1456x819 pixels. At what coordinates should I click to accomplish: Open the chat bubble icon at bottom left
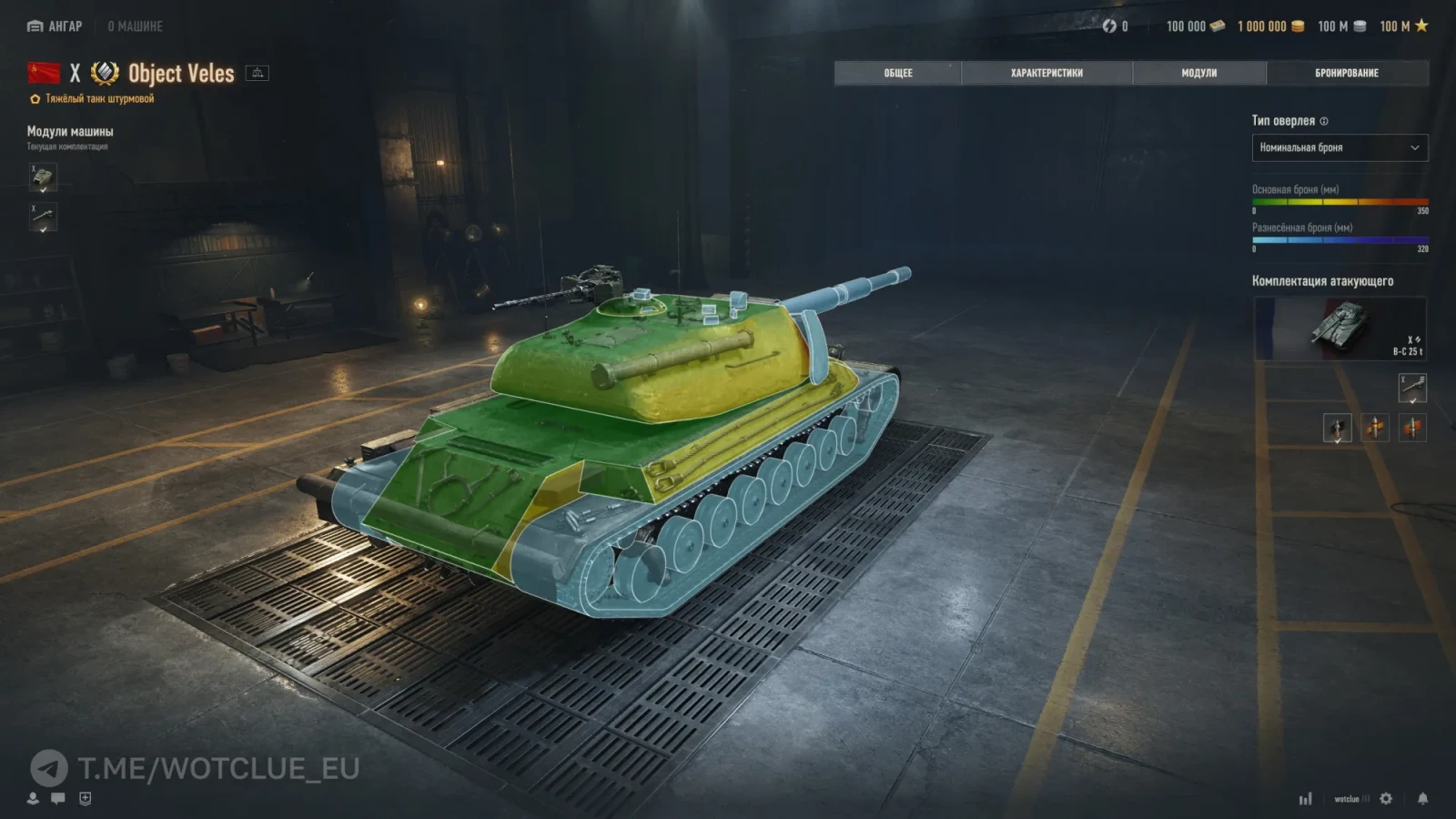(57, 798)
